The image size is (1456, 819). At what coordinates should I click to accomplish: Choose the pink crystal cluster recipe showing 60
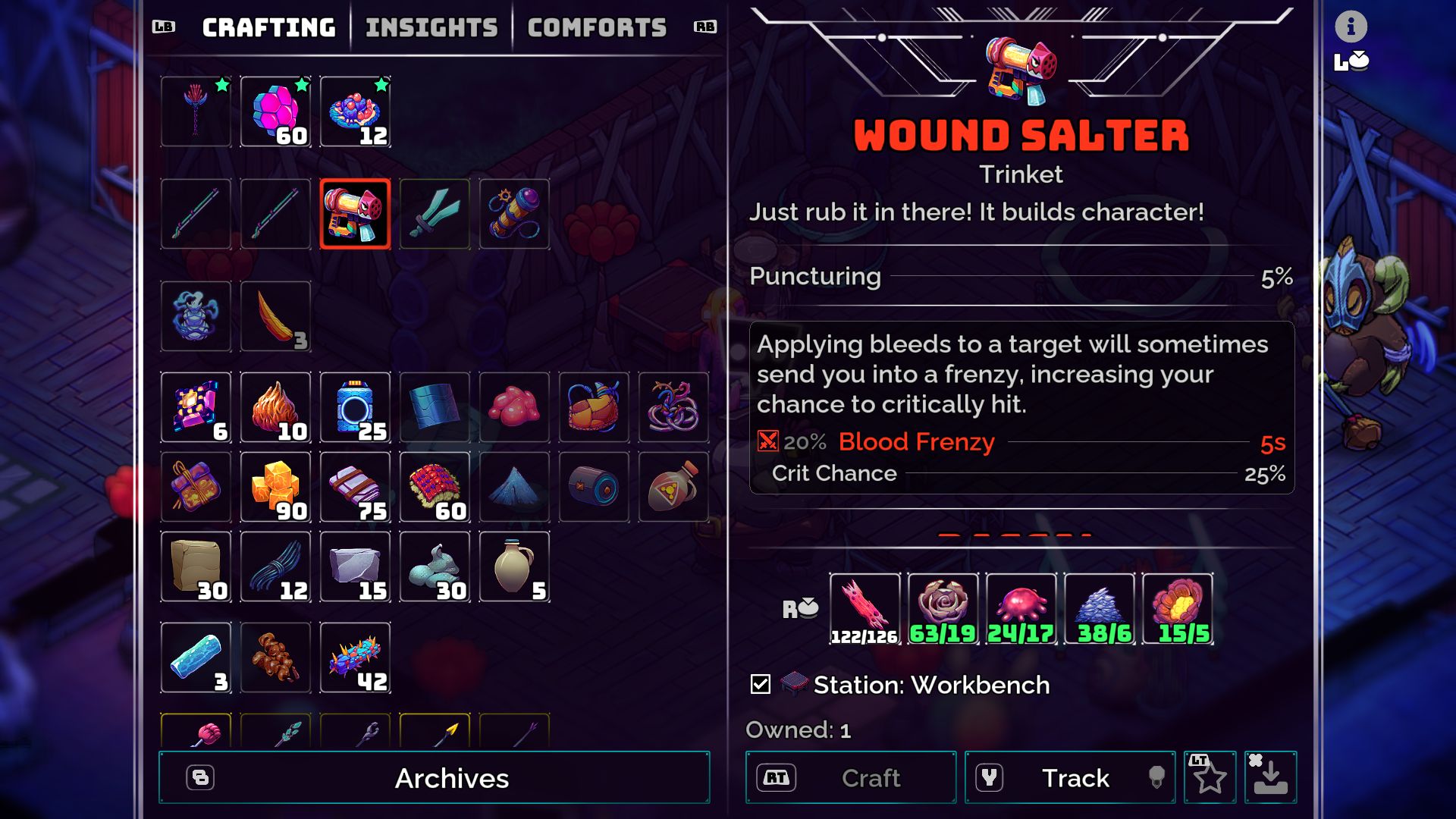(x=275, y=111)
